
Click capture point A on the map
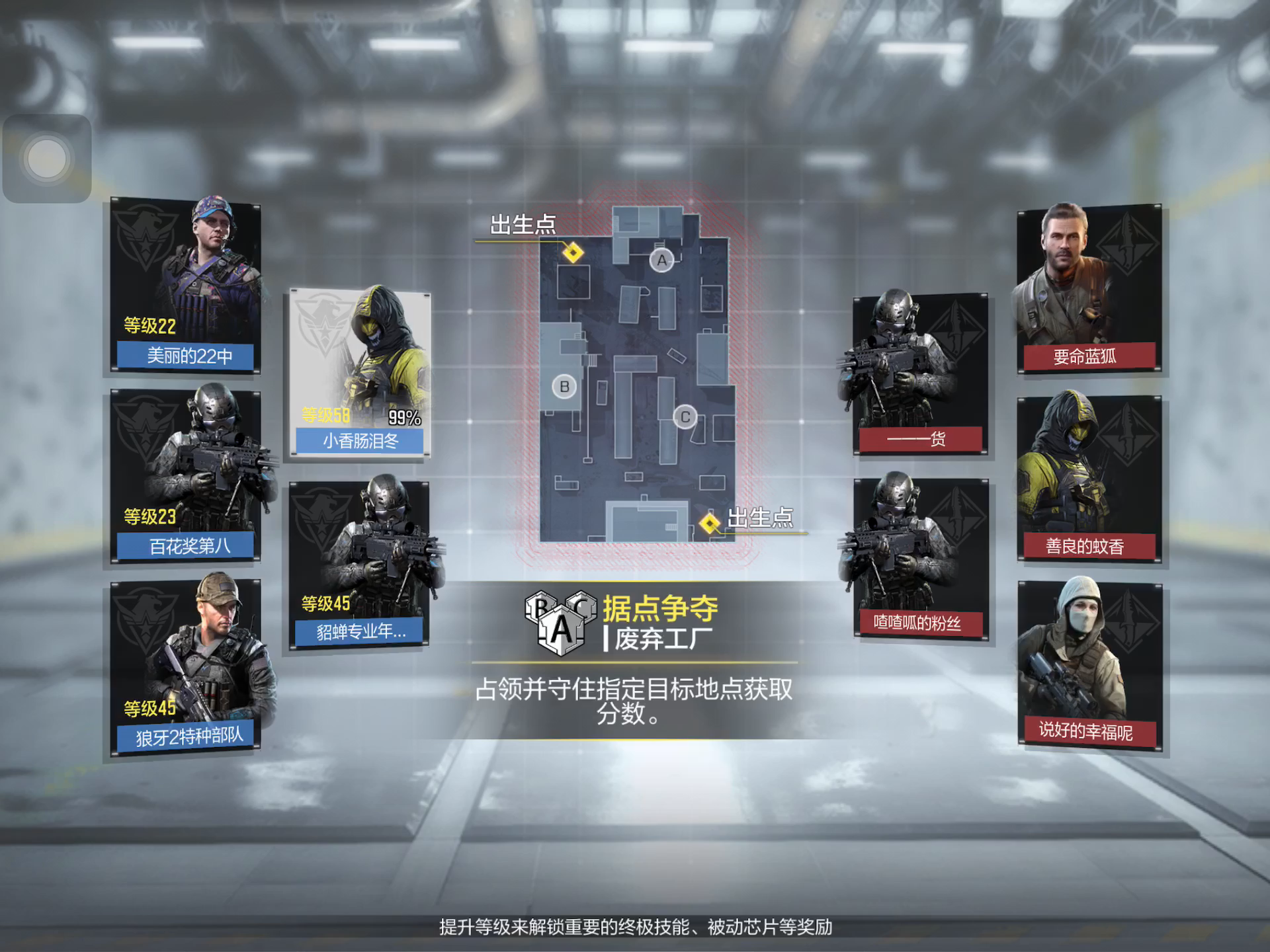pyautogui.click(x=661, y=260)
